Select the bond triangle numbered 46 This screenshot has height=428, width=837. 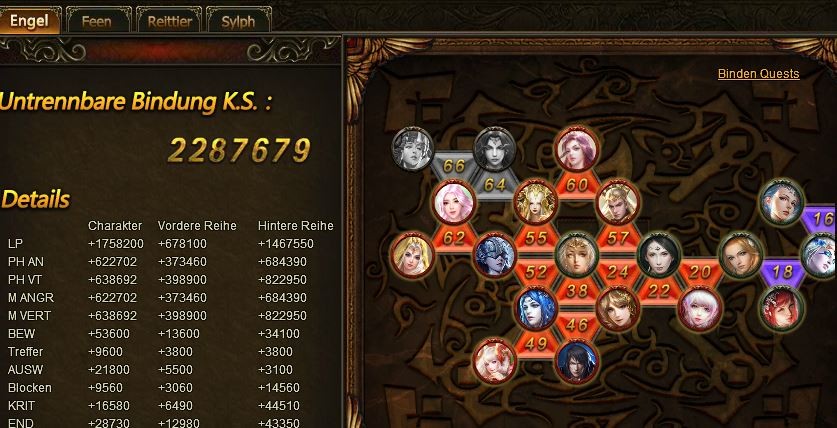(577, 324)
